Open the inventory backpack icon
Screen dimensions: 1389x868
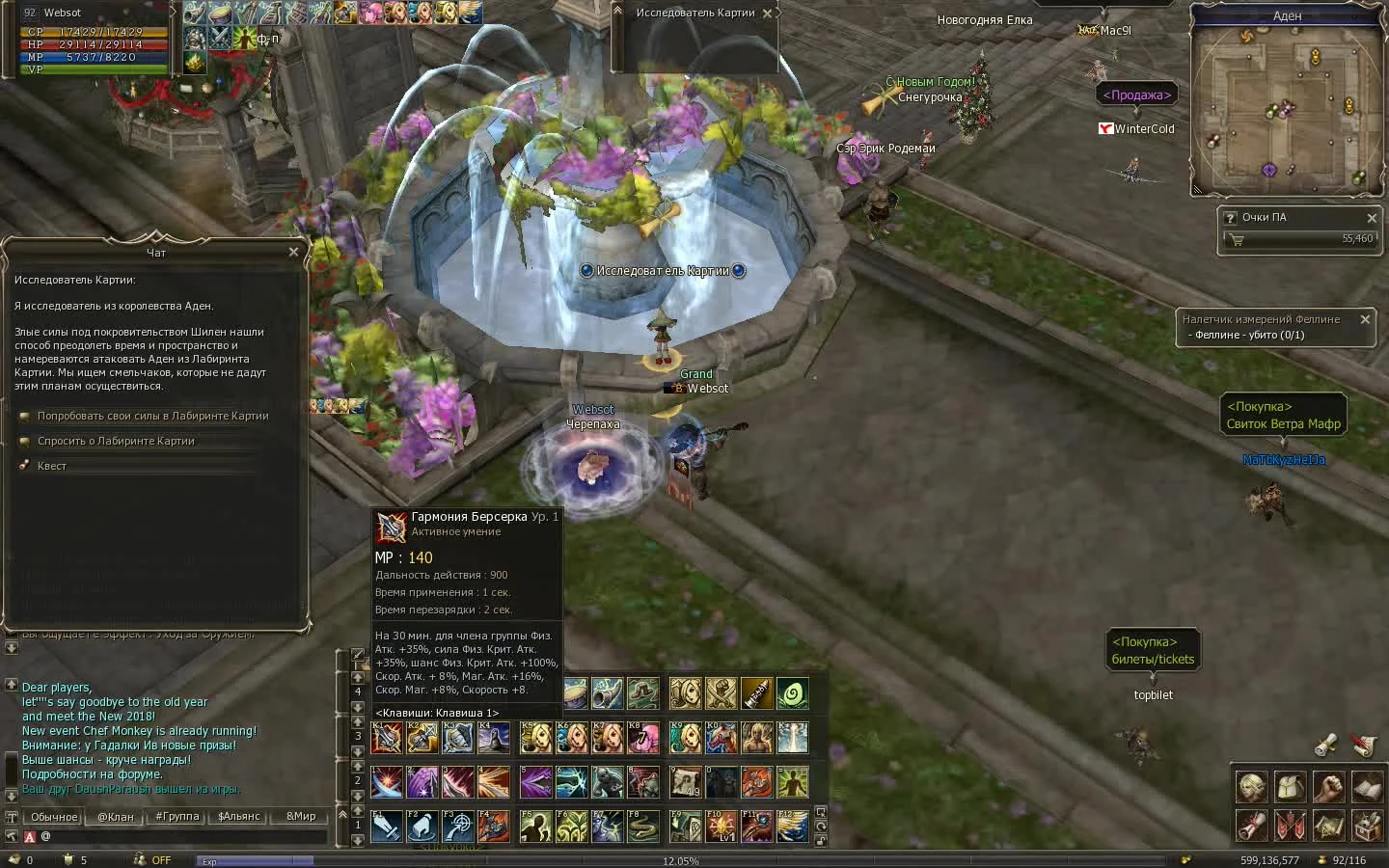click(x=1291, y=787)
